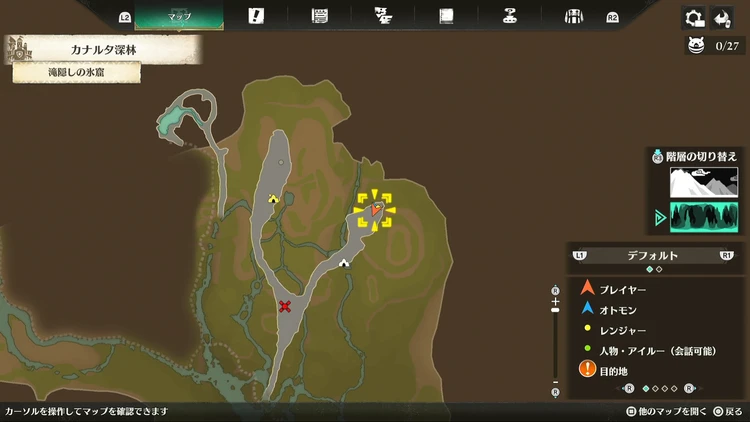Viewport: 750px width, 422px height.
Task: Click the player arrow inside the yellow cursor
Action: 376,210
